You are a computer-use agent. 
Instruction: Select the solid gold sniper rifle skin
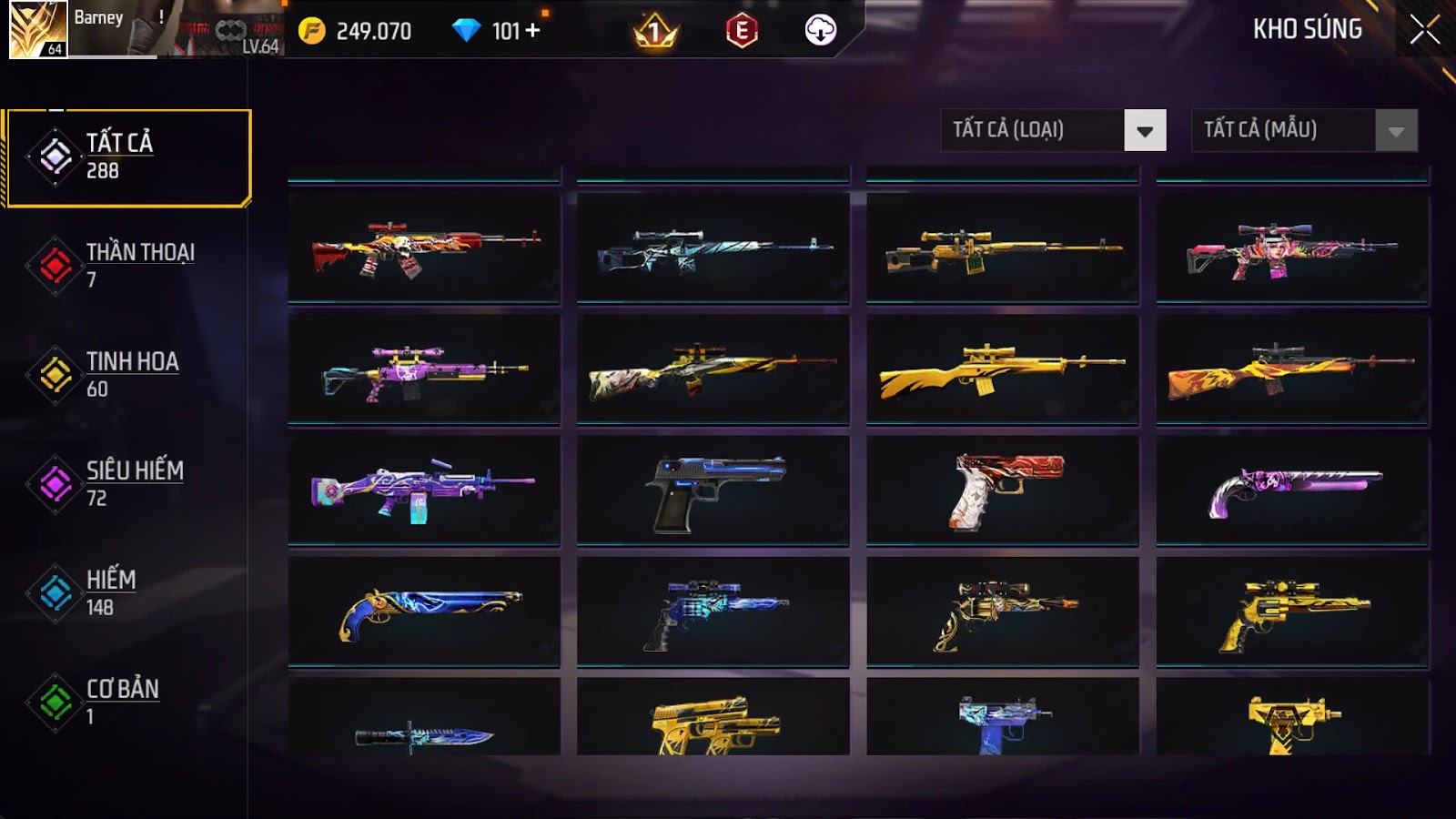1002,369
